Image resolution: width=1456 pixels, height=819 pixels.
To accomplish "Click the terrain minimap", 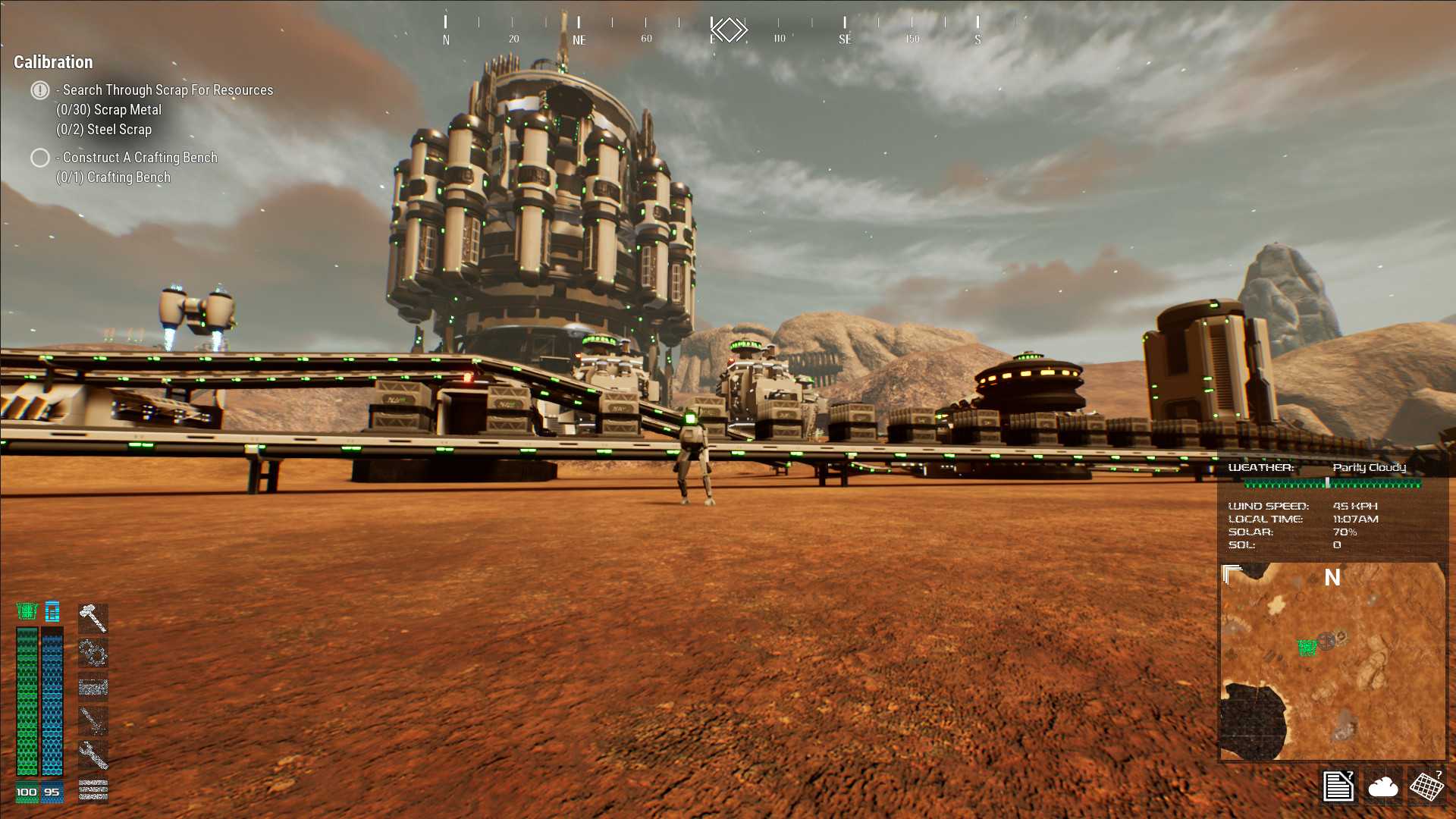I will pos(1332,661).
